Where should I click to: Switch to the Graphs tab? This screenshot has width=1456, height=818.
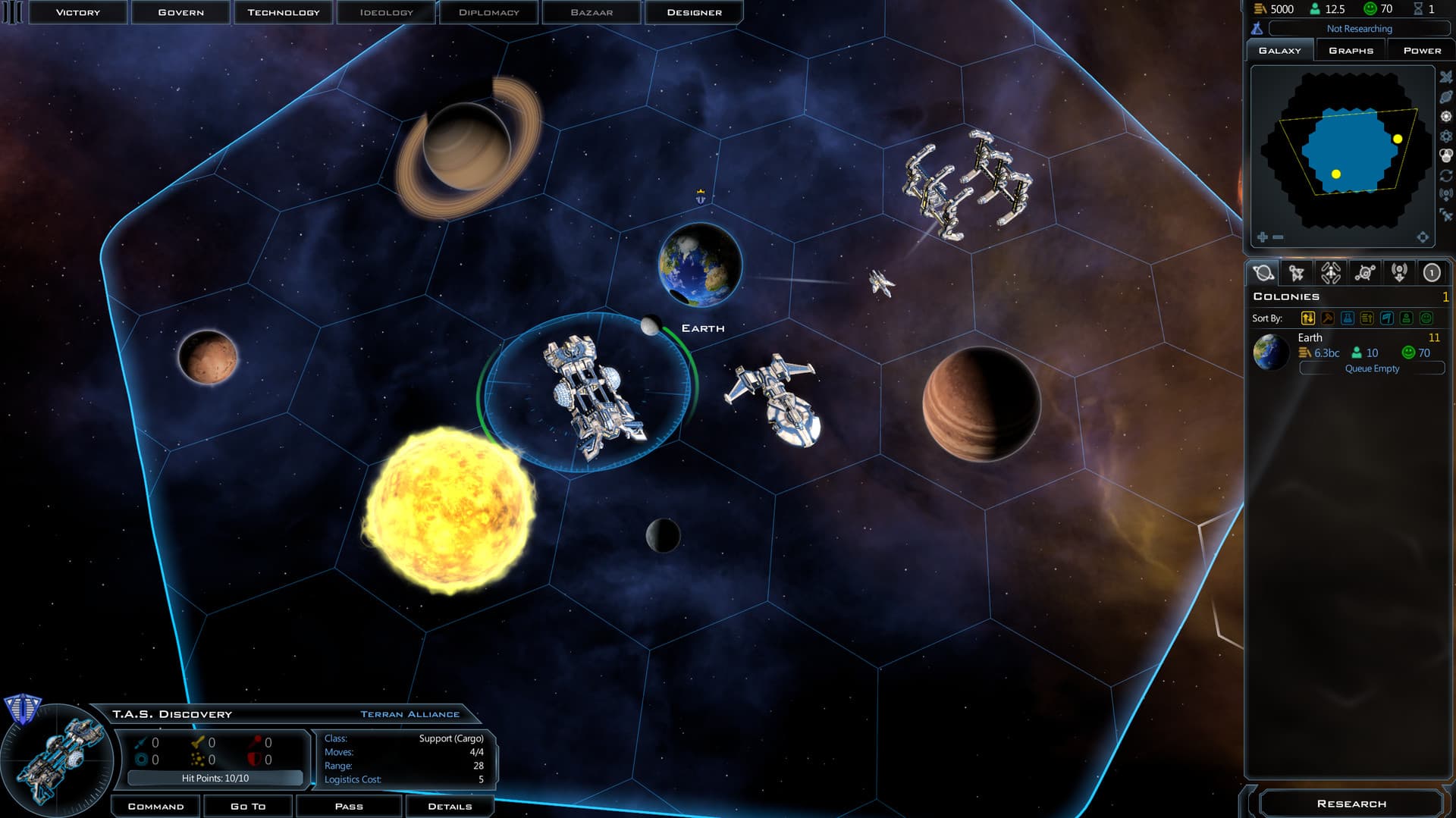pyautogui.click(x=1350, y=49)
